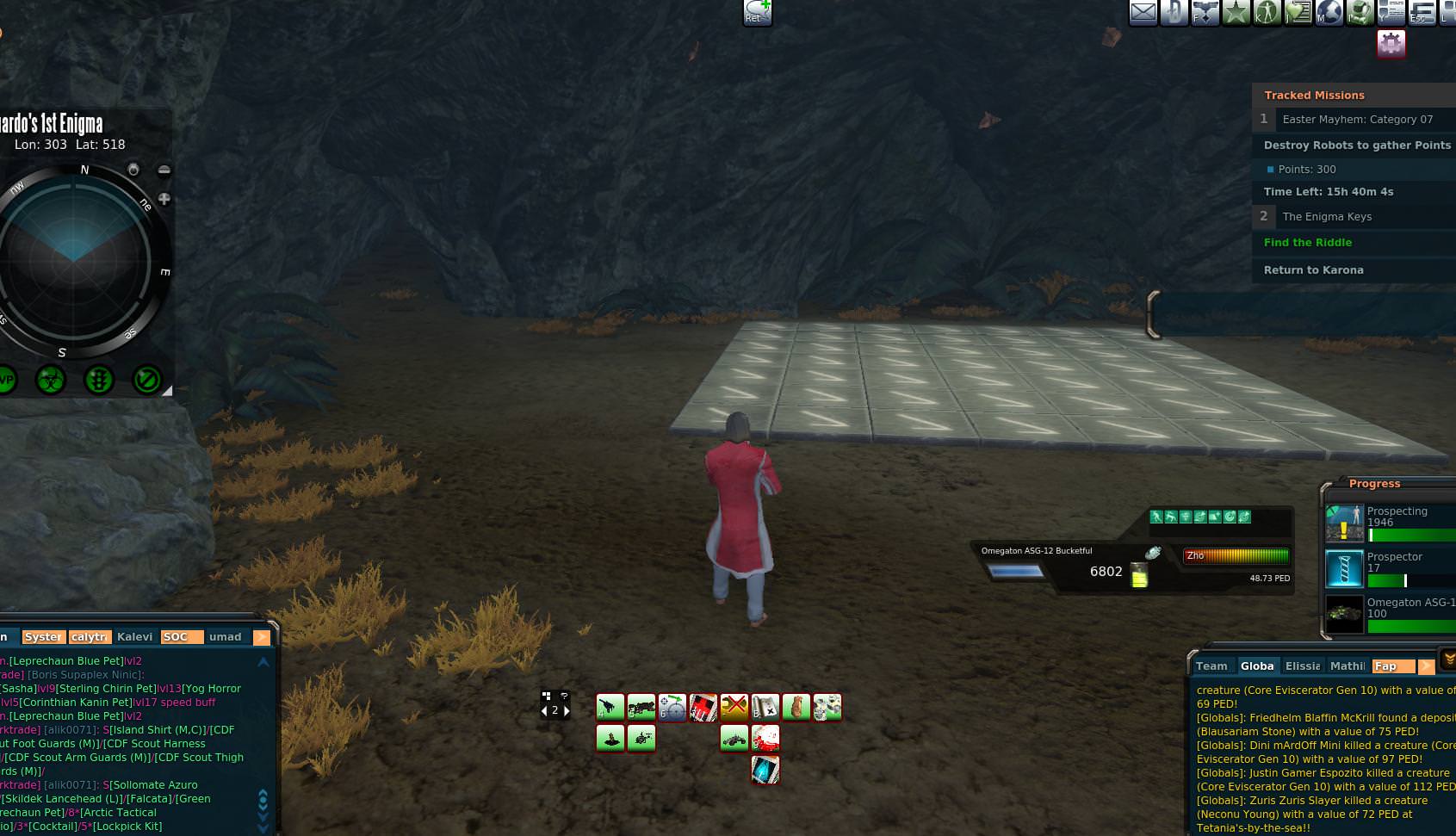The height and width of the screenshot is (836, 1456).
Task: Open the green star icon in top bar
Action: [x=1236, y=12]
